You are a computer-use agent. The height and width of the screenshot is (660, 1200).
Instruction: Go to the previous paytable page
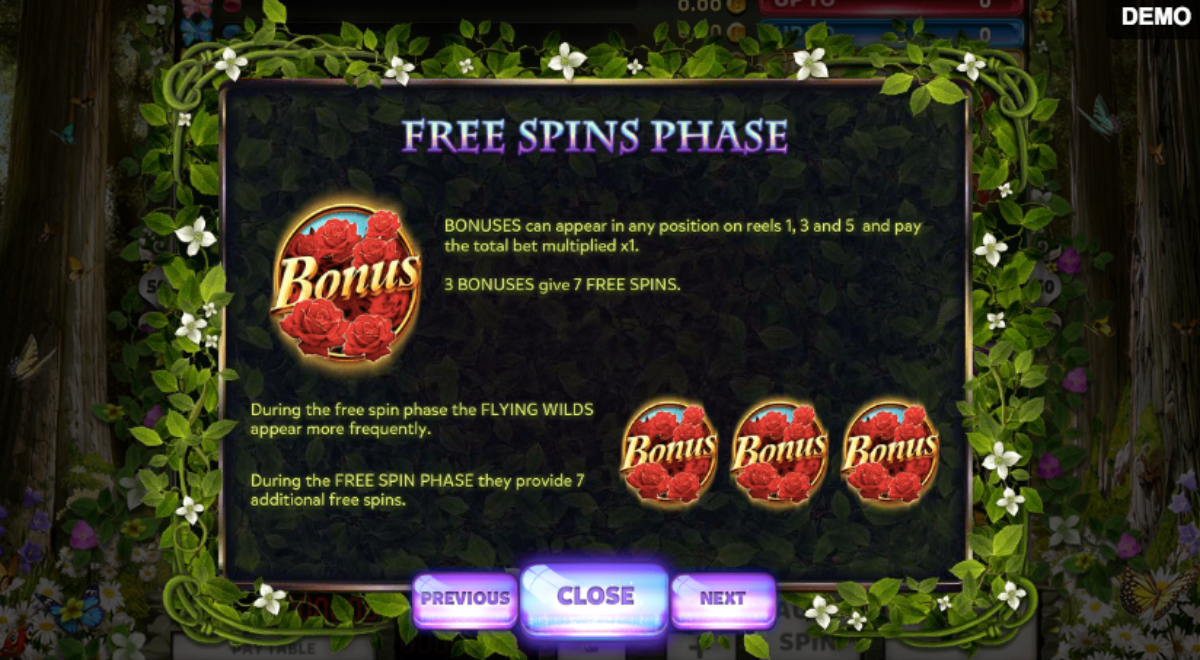(464, 599)
